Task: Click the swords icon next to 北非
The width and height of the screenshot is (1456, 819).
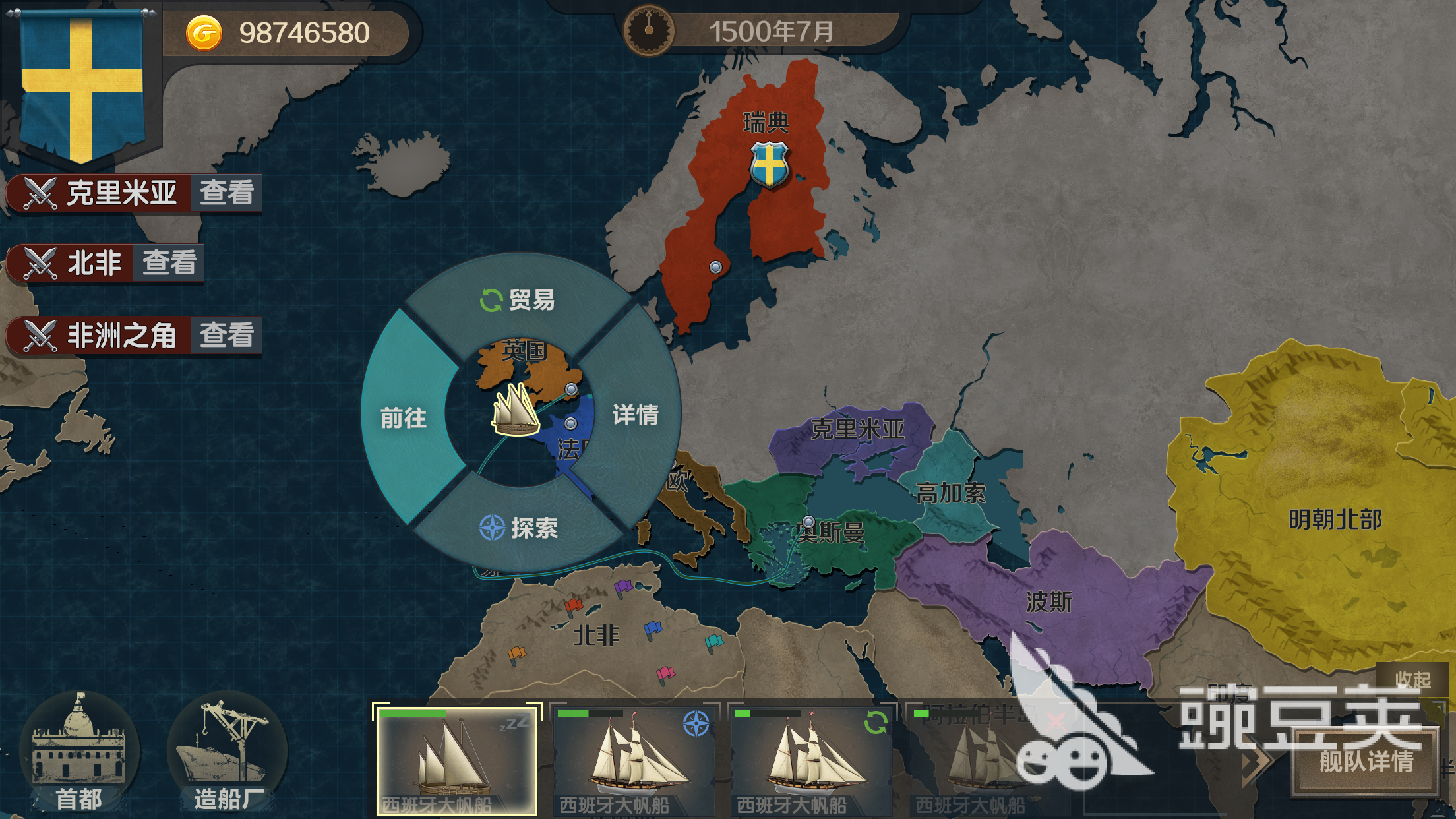Action: (41, 262)
